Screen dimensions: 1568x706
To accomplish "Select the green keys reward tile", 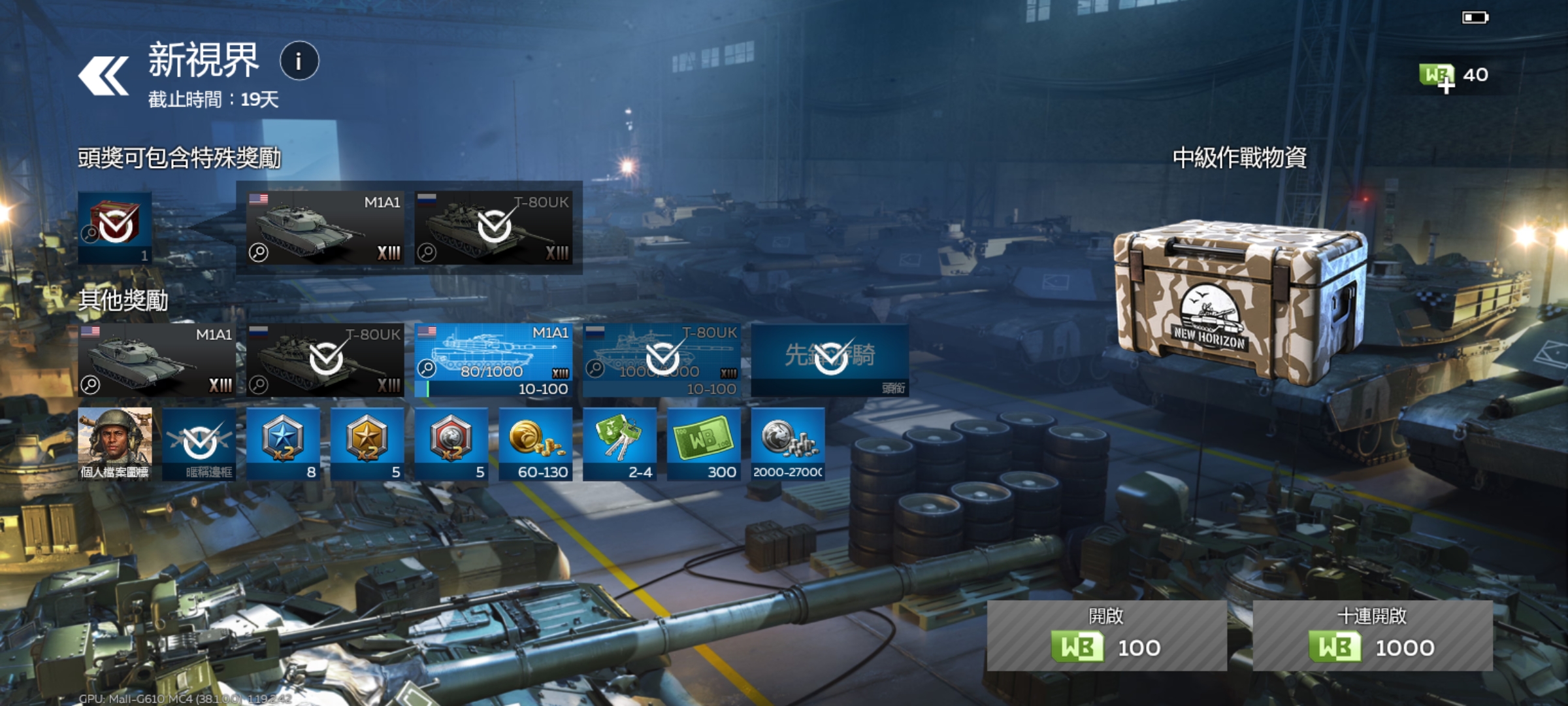I will point(619,444).
